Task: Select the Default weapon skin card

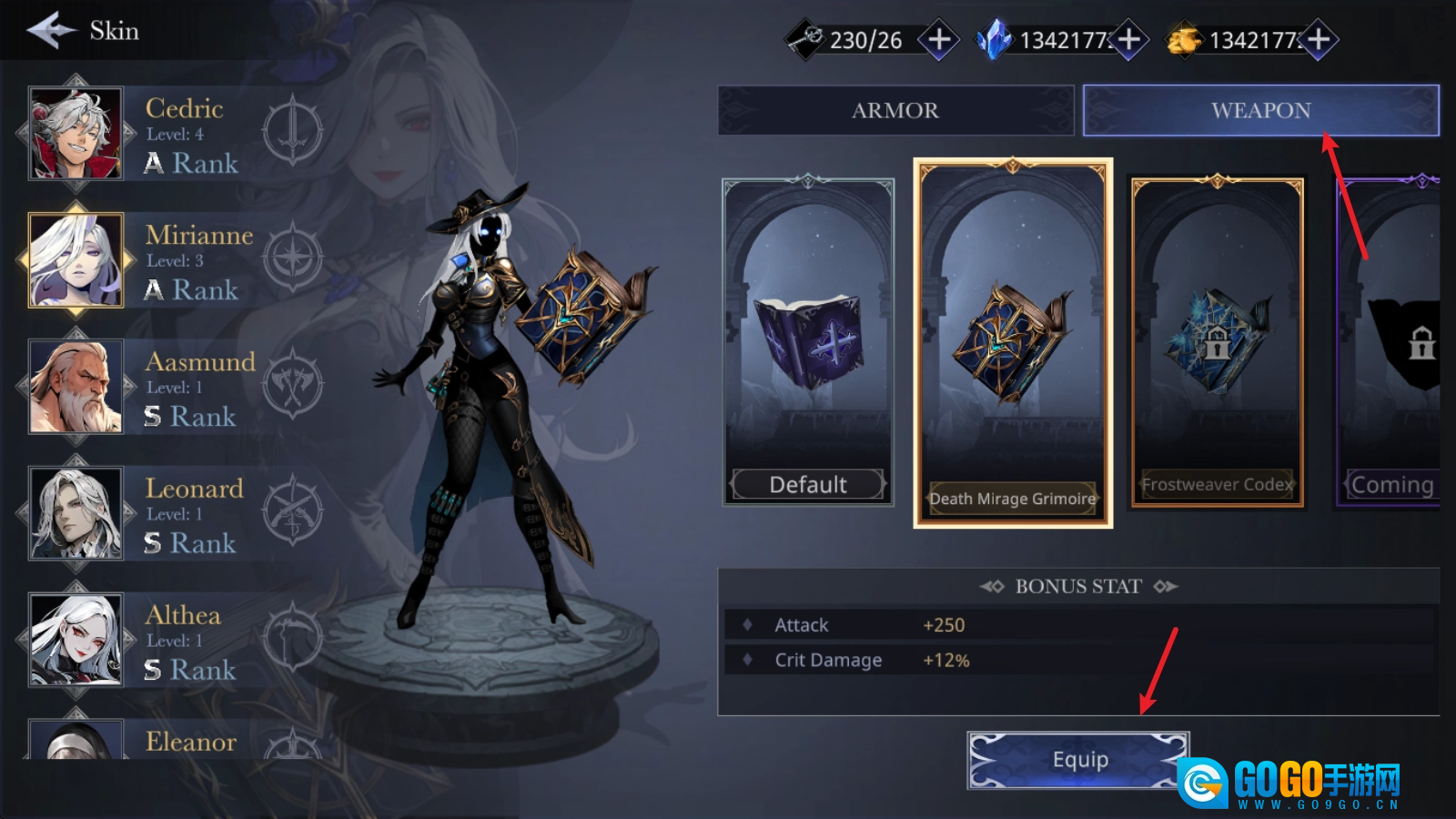Action: click(x=808, y=341)
